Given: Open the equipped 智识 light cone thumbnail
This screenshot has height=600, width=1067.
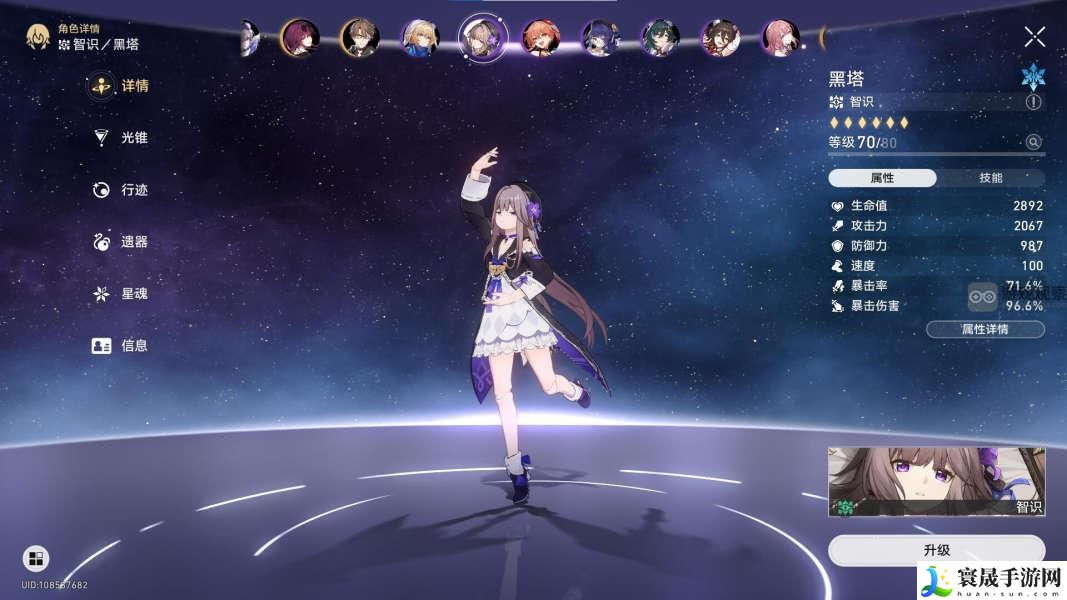Looking at the screenshot, I should coord(936,481).
